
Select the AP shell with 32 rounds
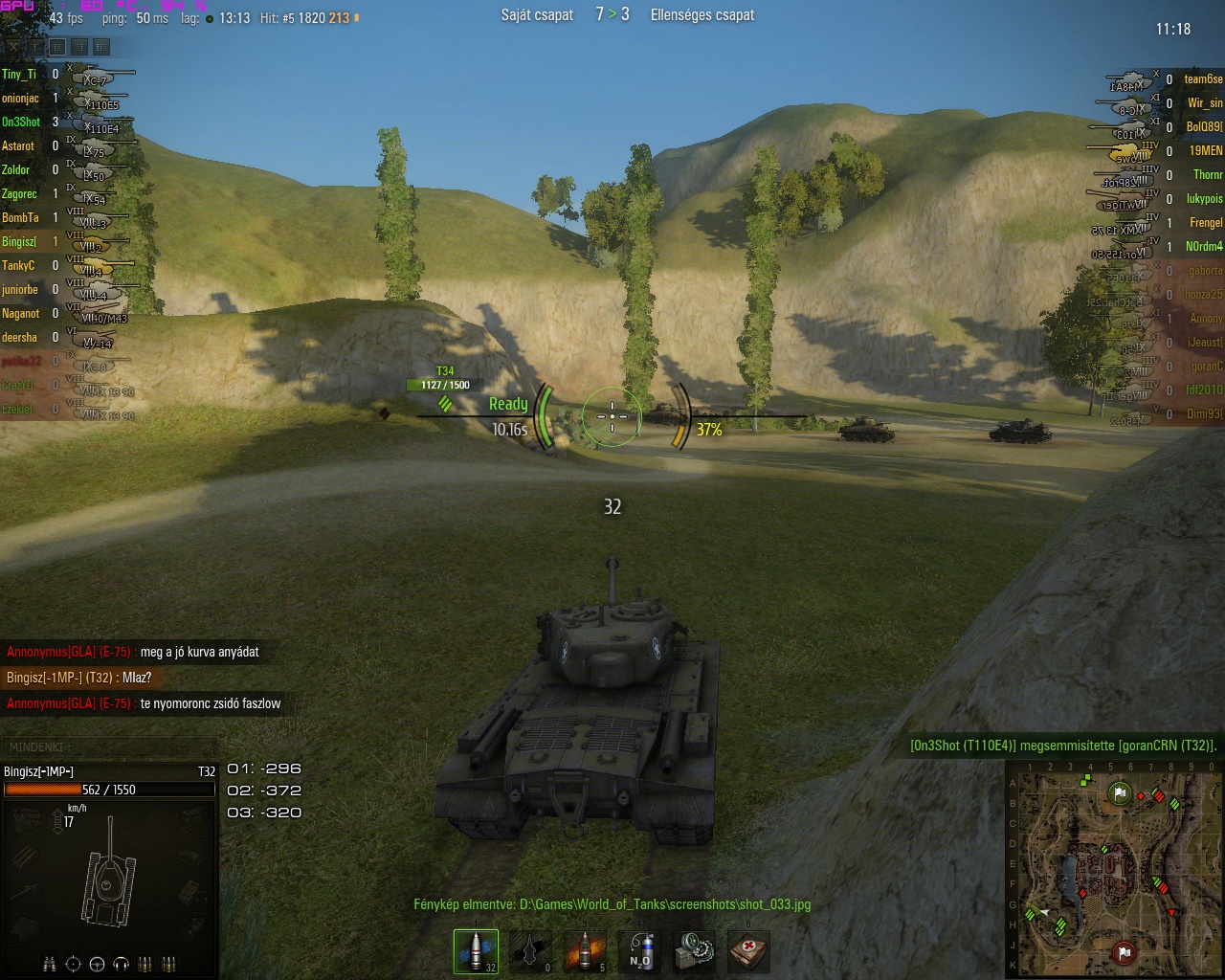(476, 950)
